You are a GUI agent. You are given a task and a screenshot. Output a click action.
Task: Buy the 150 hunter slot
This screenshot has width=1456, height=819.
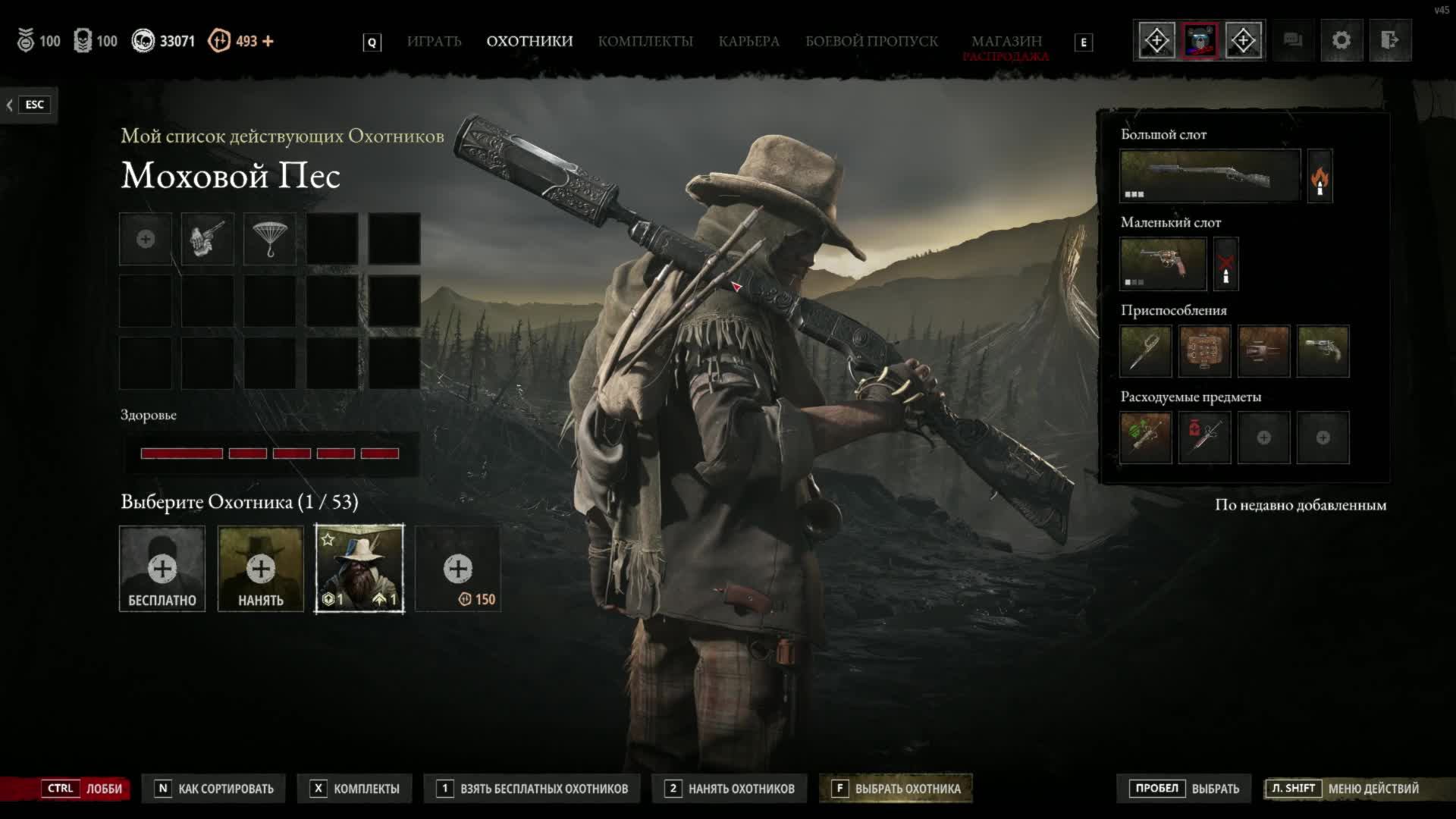[x=458, y=569]
